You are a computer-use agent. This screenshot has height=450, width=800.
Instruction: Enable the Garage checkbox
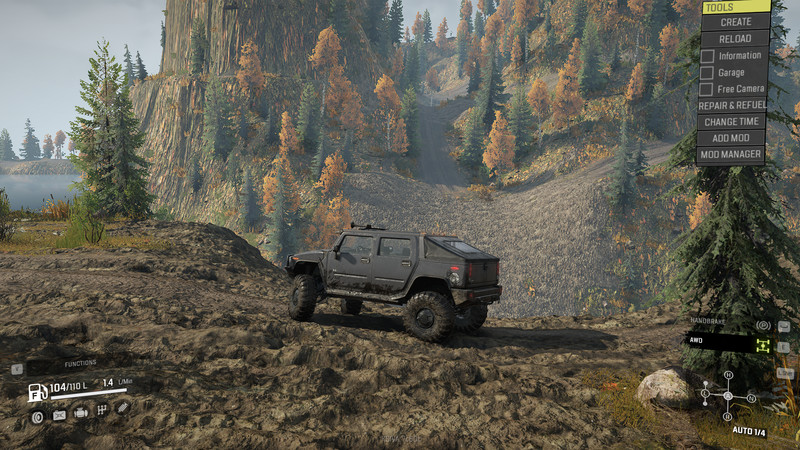pos(707,72)
